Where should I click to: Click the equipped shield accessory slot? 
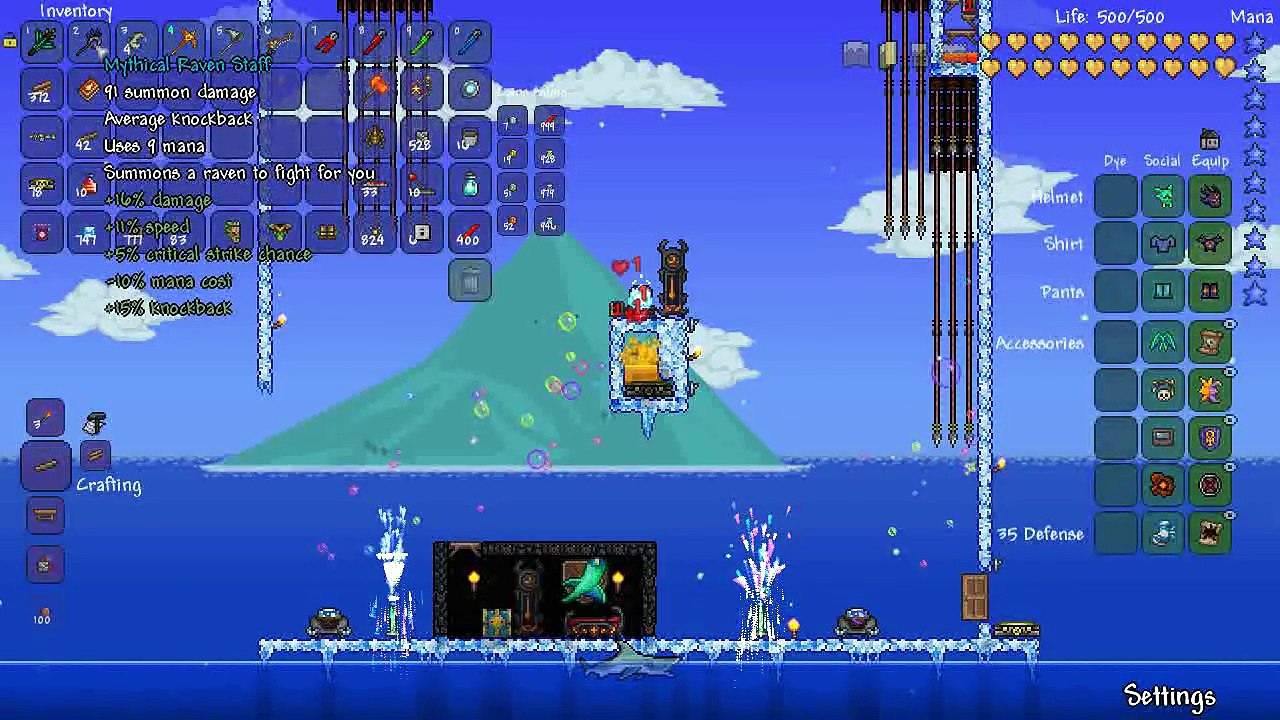1210,438
